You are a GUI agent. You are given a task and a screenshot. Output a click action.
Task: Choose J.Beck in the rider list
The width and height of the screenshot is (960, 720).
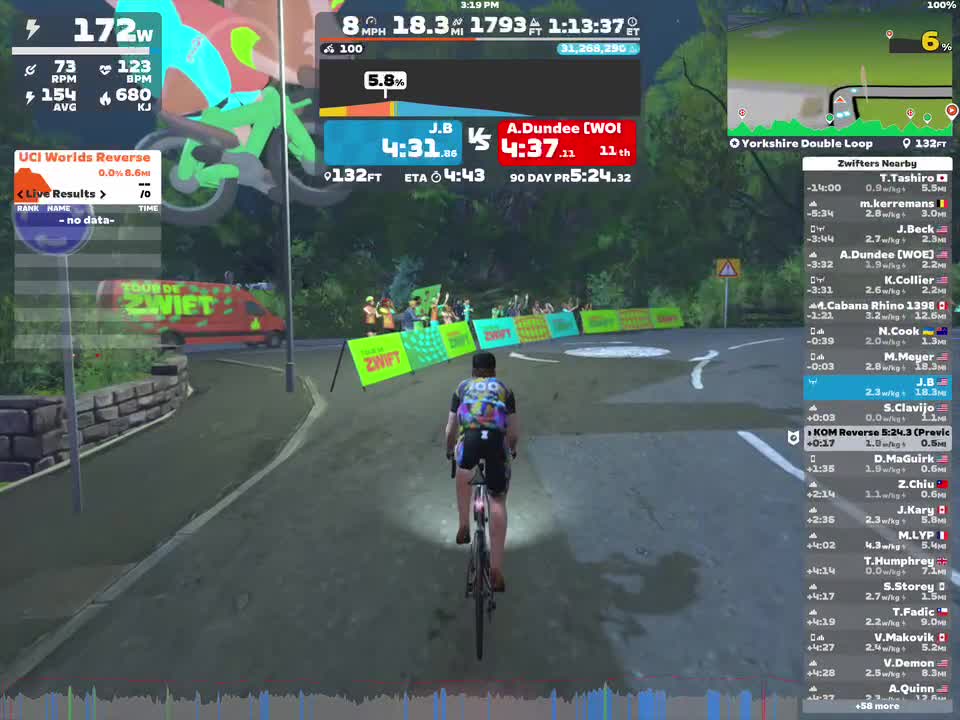(877, 234)
